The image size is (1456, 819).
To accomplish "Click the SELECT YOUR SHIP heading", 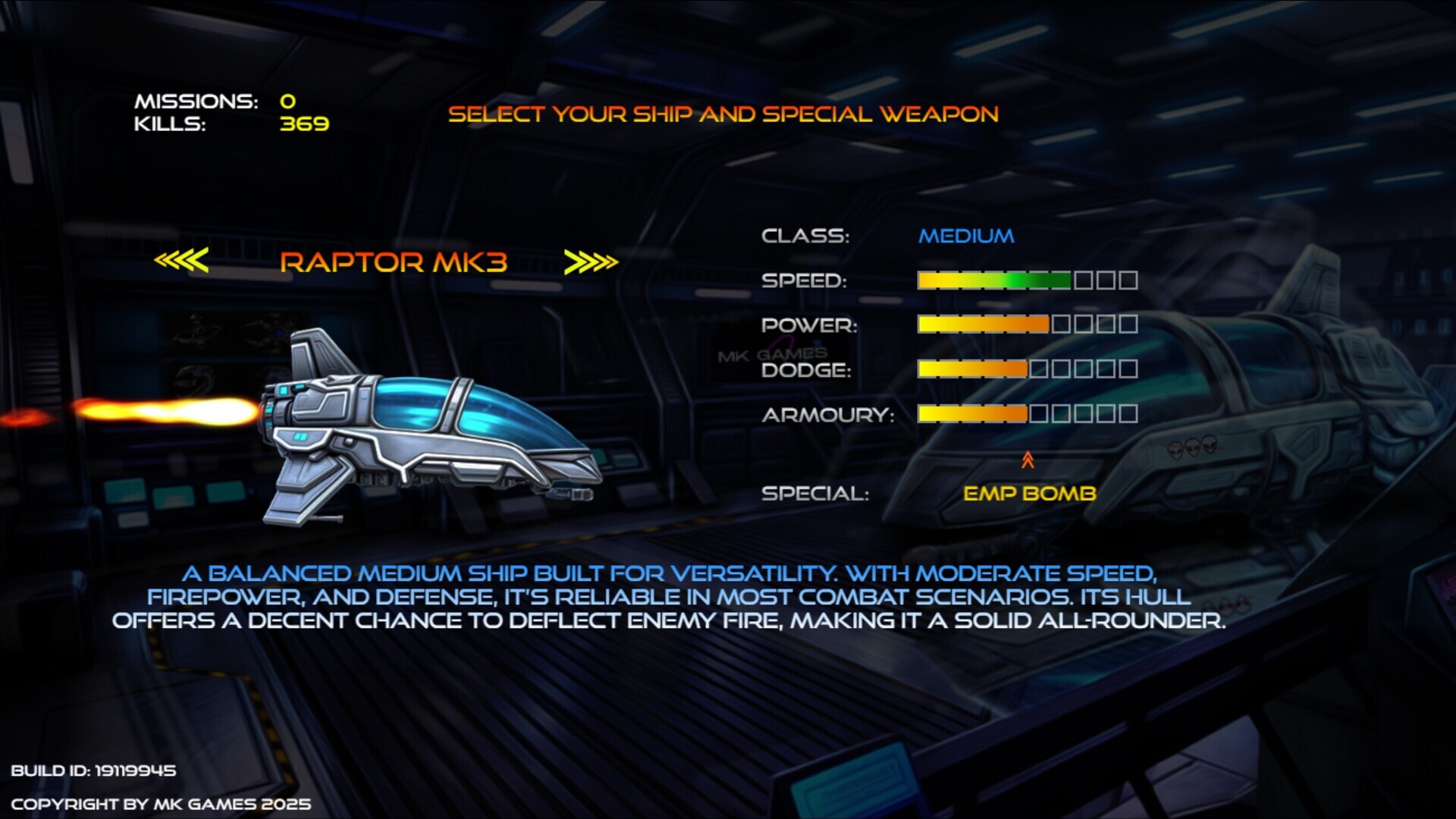I will (724, 114).
